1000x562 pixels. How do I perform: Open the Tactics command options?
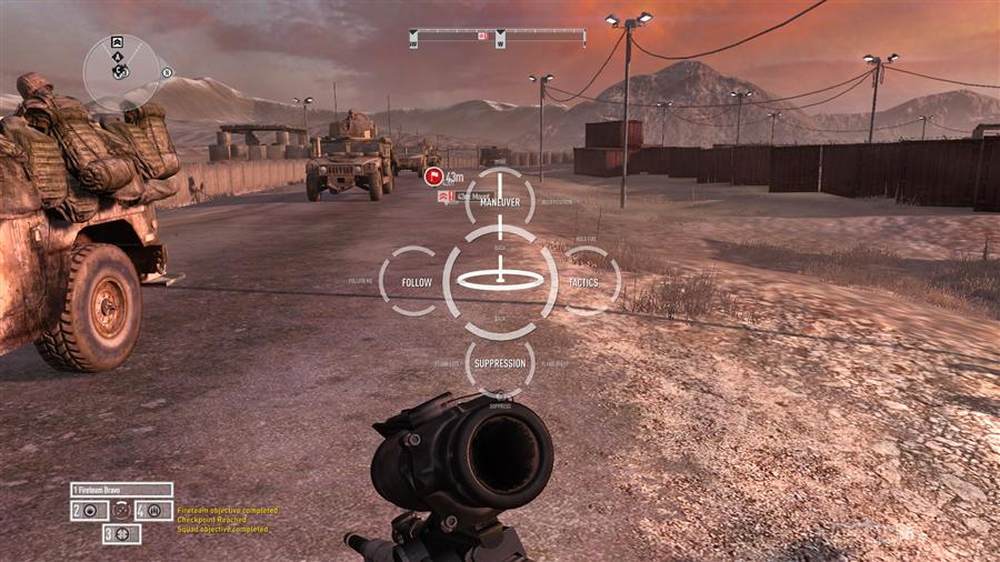583,282
